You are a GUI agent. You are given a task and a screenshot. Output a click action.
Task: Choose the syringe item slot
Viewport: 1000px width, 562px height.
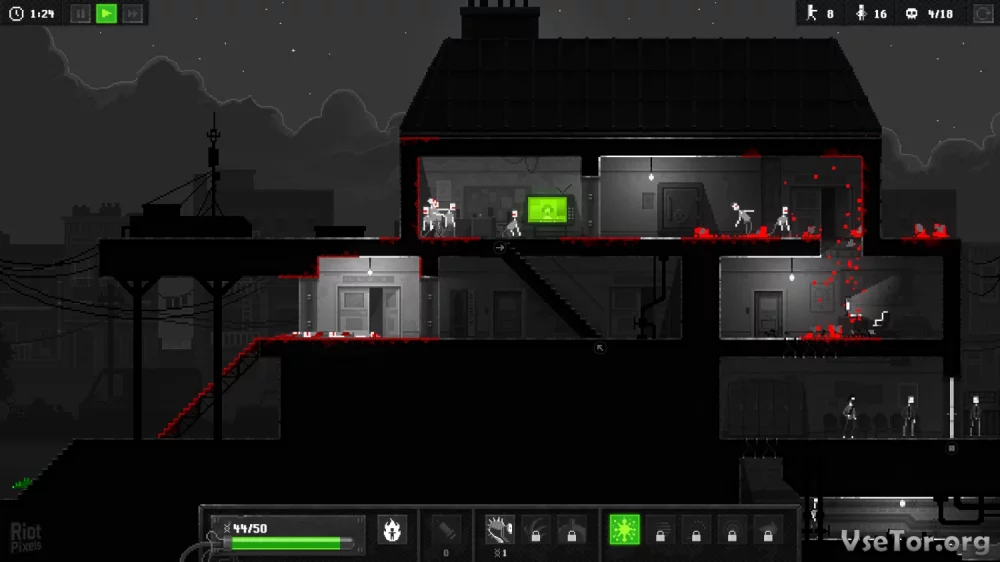[446, 529]
